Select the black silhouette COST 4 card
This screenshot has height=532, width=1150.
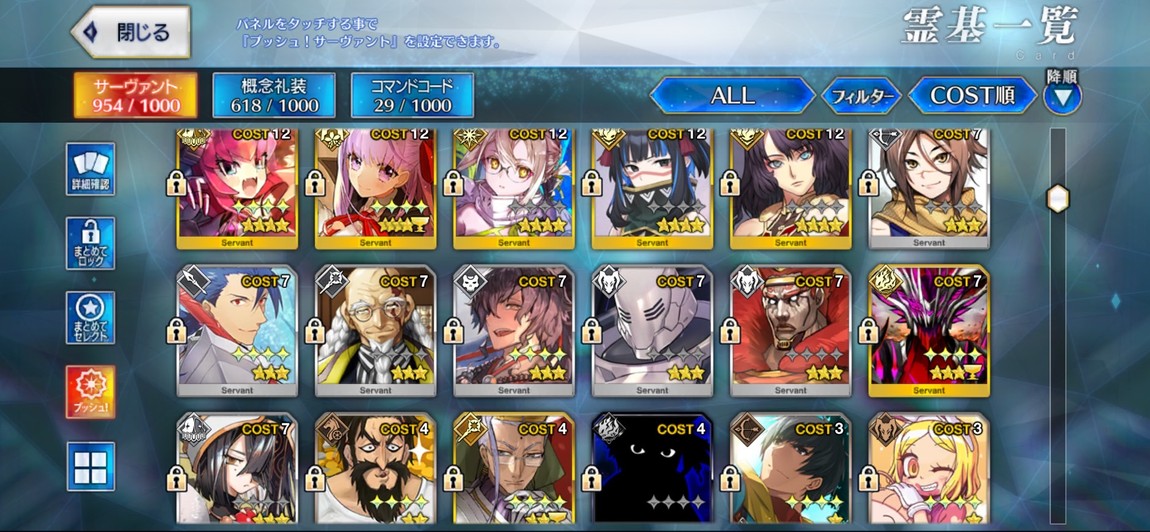(x=651, y=468)
